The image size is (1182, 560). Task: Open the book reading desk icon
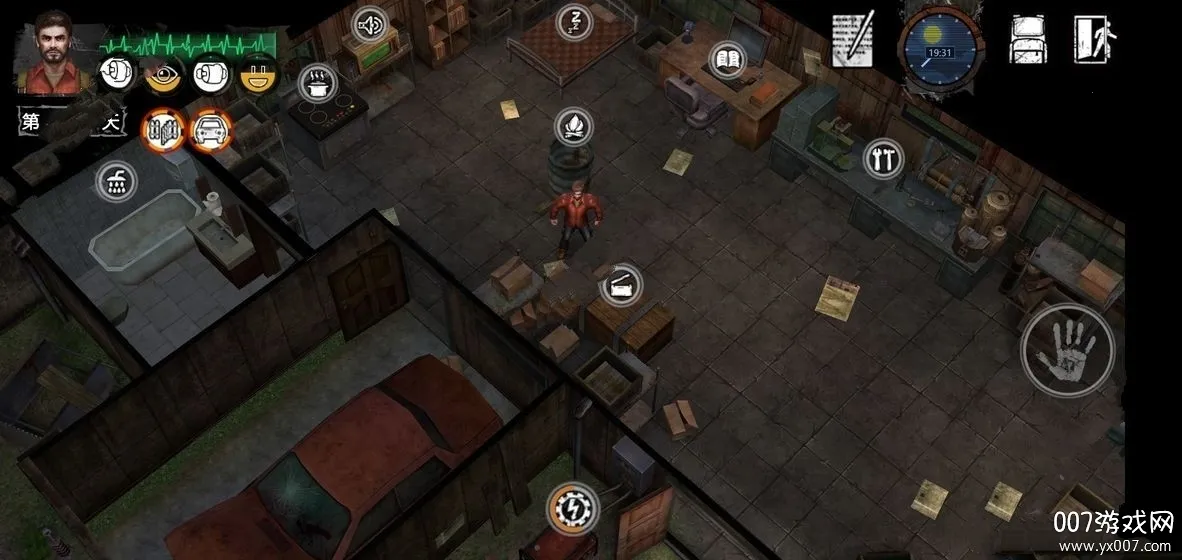click(x=727, y=59)
